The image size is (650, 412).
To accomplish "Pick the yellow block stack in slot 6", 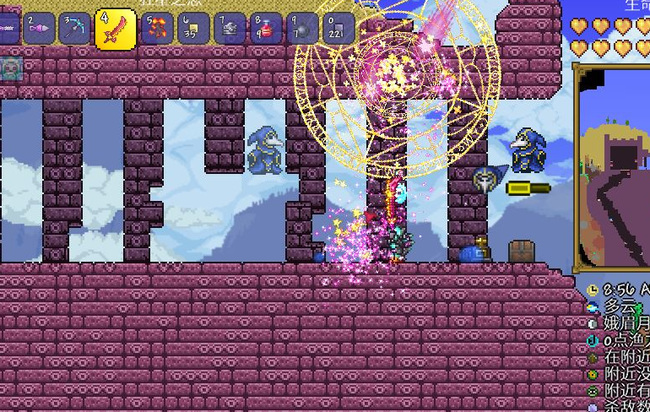I will [194, 28].
